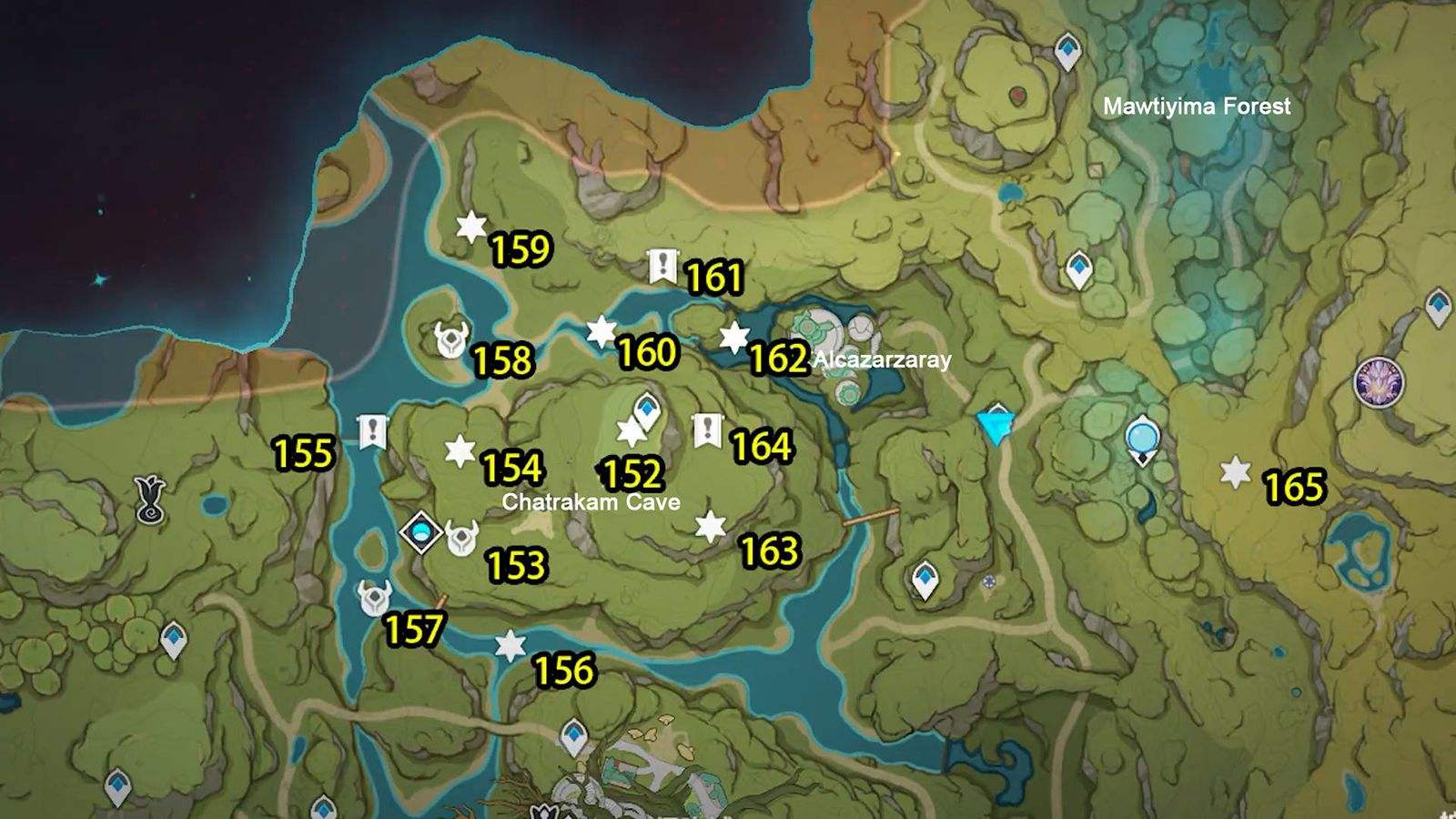Image resolution: width=1456 pixels, height=819 pixels.
Task: Click the purple flower medallion on right edge
Action: point(1378,380)
